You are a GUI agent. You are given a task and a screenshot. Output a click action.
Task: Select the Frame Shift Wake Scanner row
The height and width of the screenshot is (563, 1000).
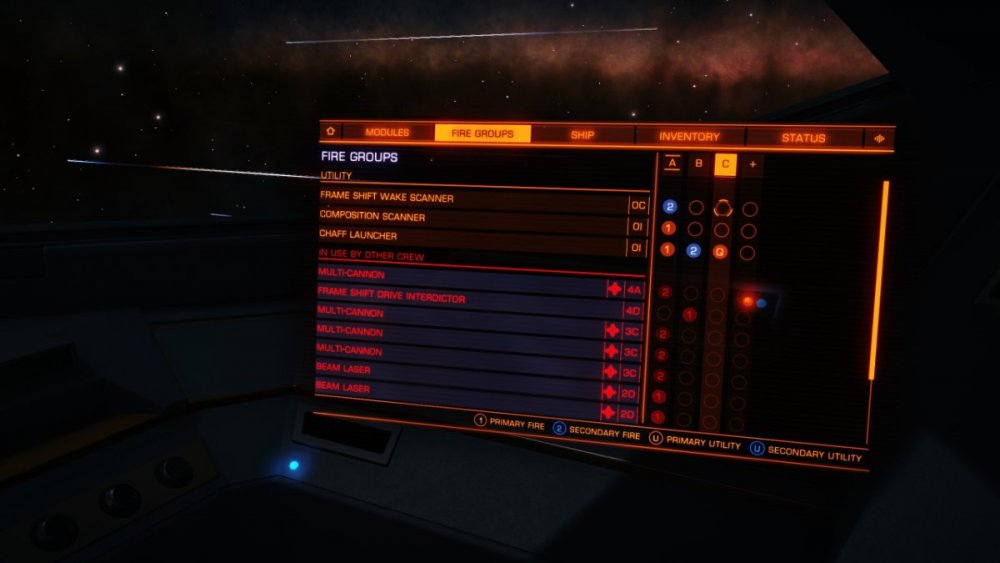(x=472, y=199)
